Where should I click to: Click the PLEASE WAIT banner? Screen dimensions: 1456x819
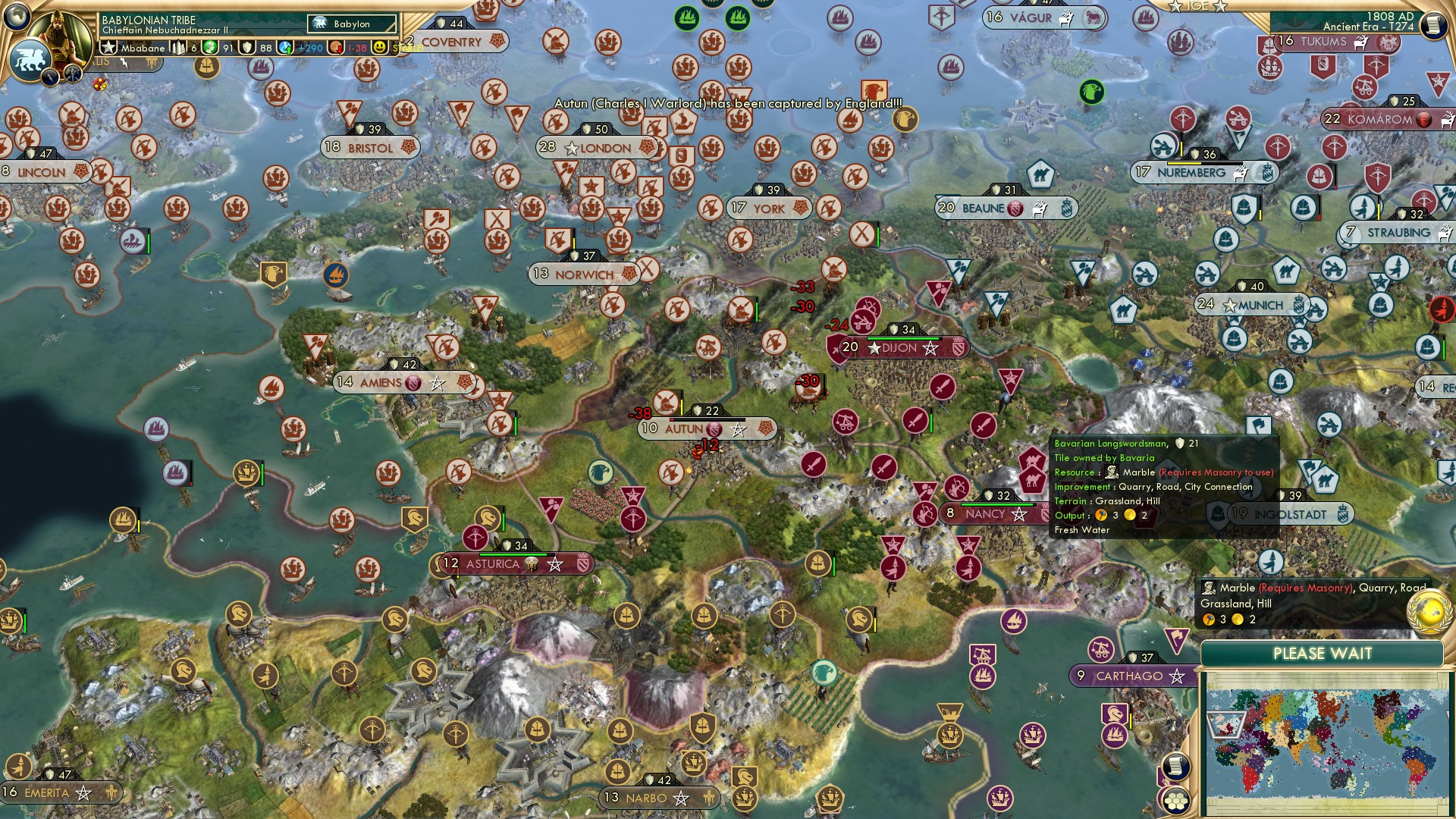[x=1323, y=653]
